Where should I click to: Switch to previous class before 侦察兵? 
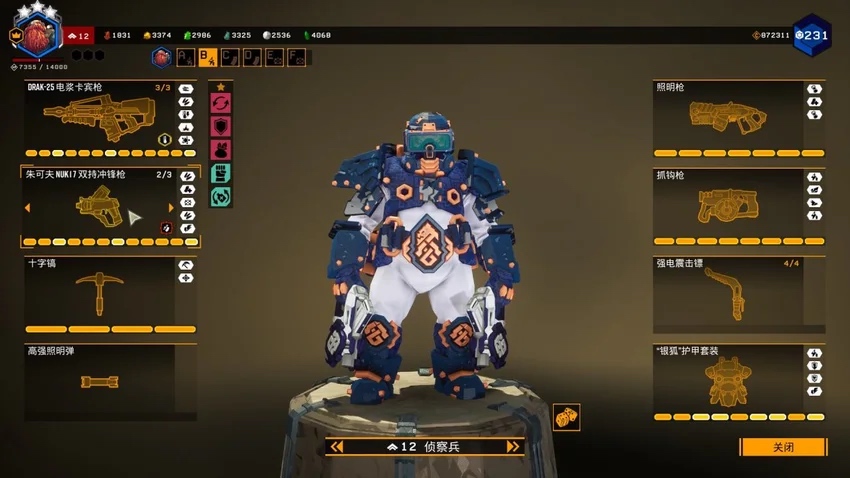click(x=337, y=447)
